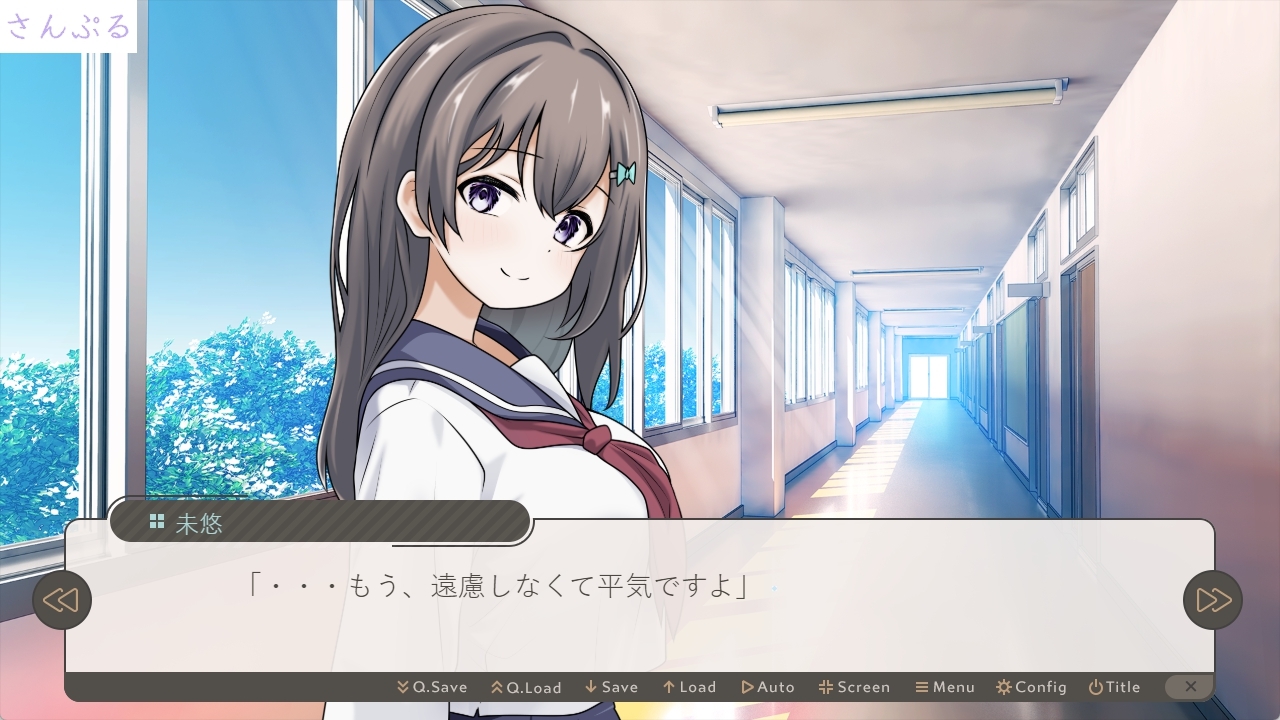Click the 未悠 name plate tab
1280x720 pixels.
(x=199, y=523)
